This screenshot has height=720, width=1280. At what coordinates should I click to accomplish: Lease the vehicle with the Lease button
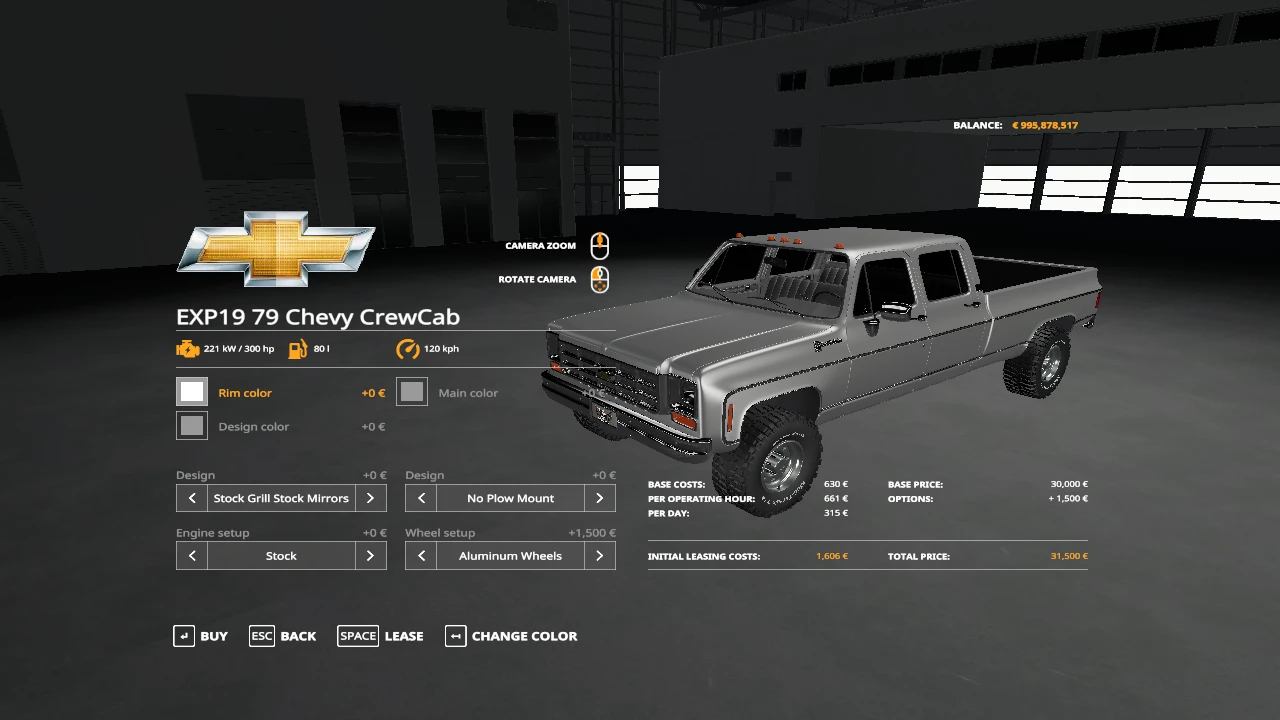pos(381,636)
